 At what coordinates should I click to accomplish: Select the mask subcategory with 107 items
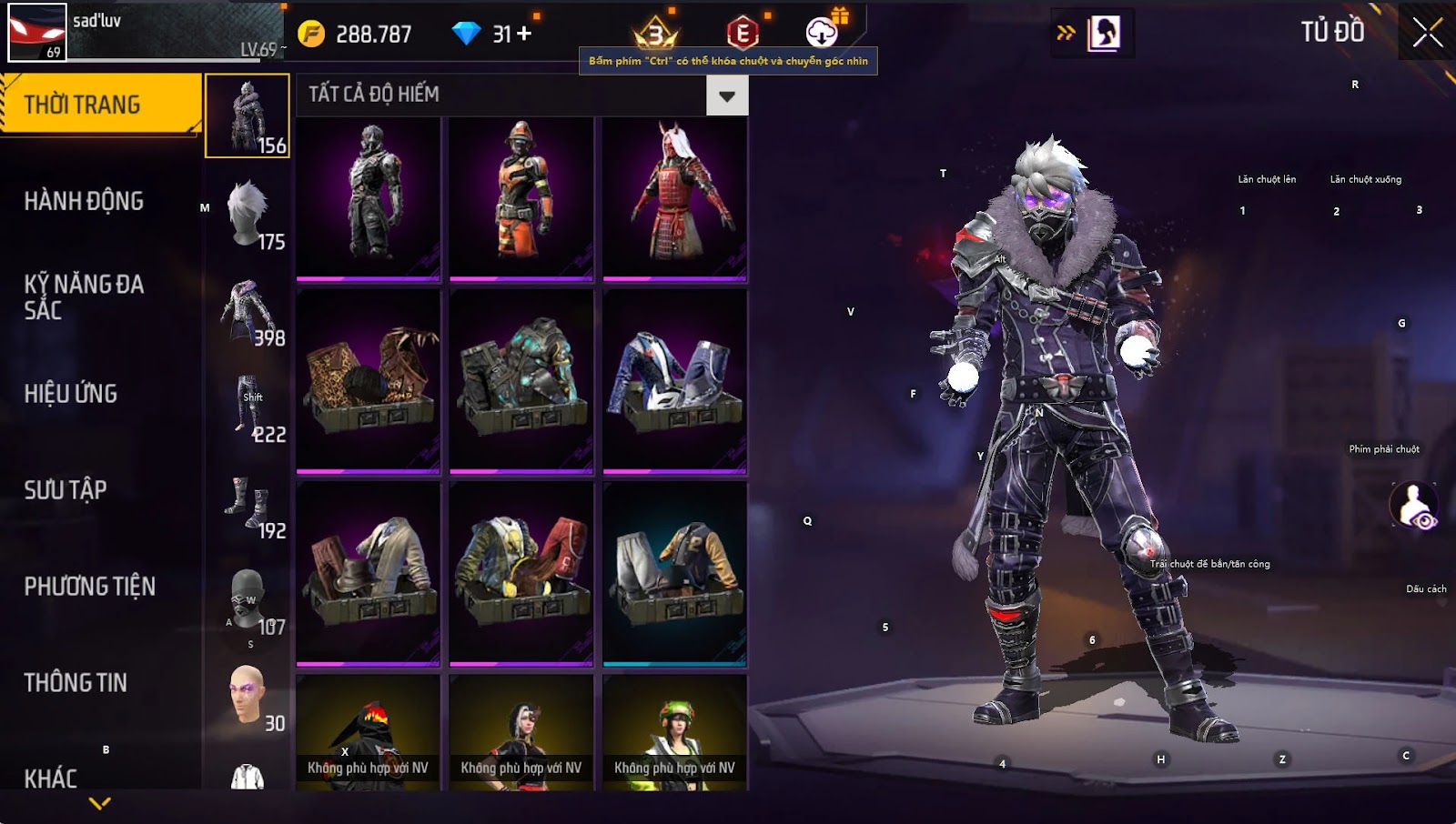coord(248,600)
